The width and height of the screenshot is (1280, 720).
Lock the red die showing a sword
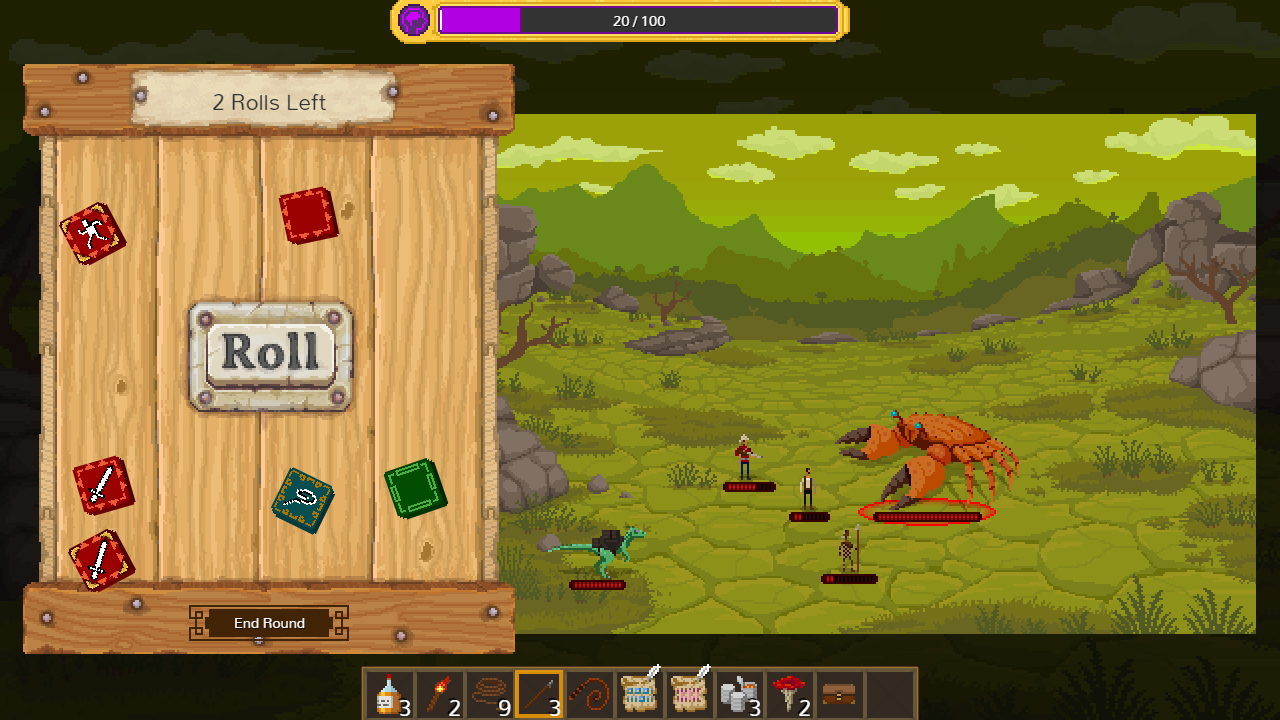point(104,488)
